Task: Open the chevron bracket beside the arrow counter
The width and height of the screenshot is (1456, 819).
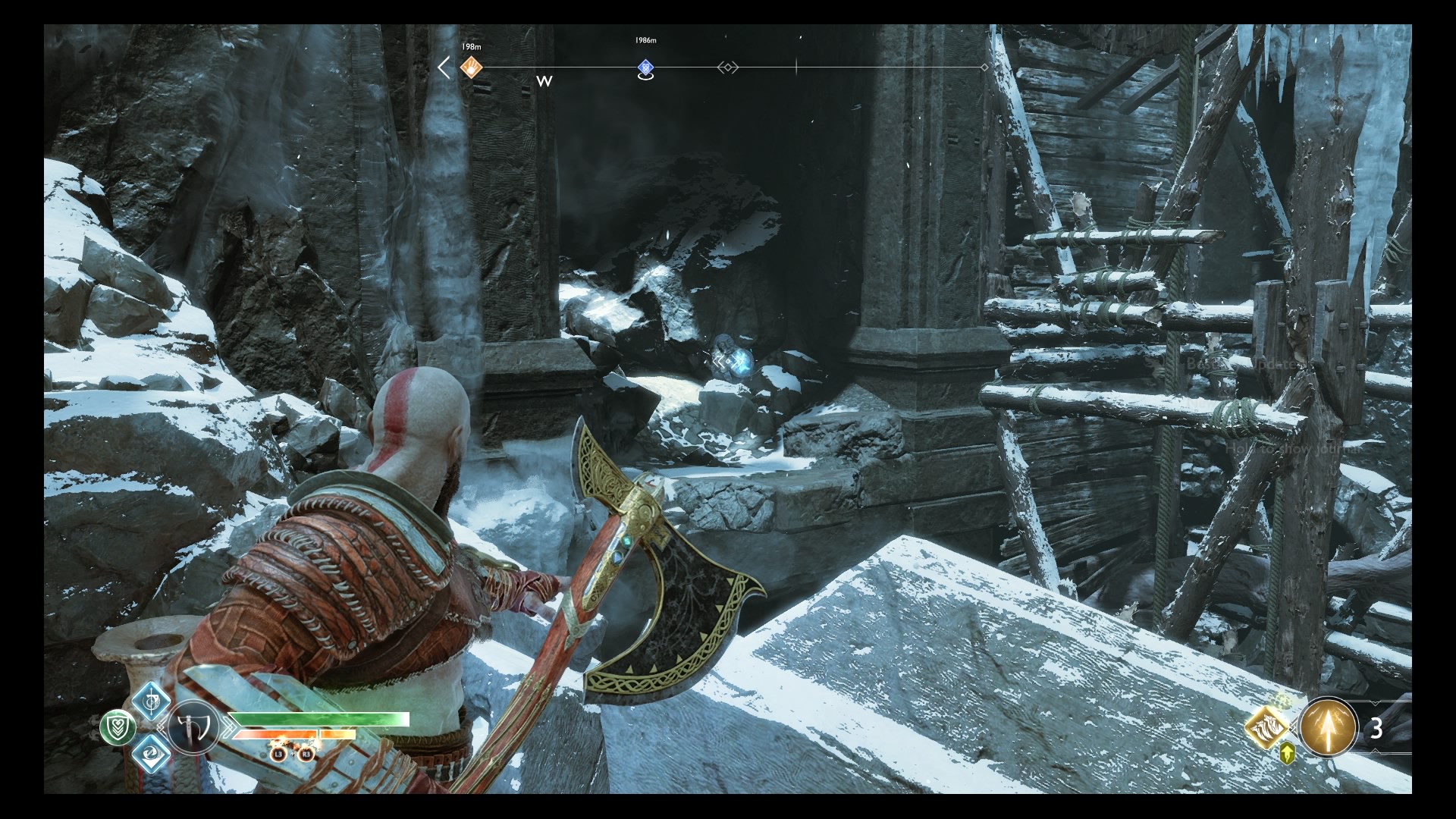Action: 1375,702
